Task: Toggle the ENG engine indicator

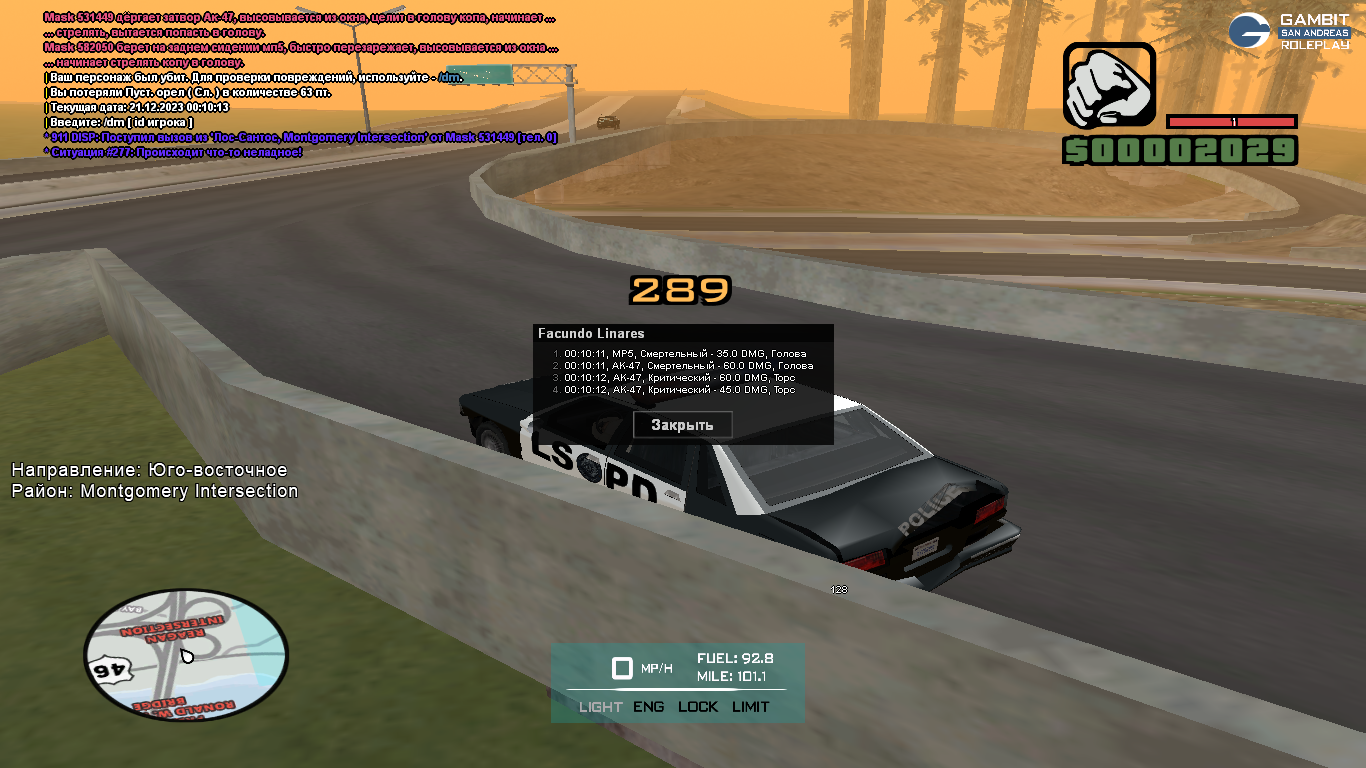Action: (x=648, y=707)
